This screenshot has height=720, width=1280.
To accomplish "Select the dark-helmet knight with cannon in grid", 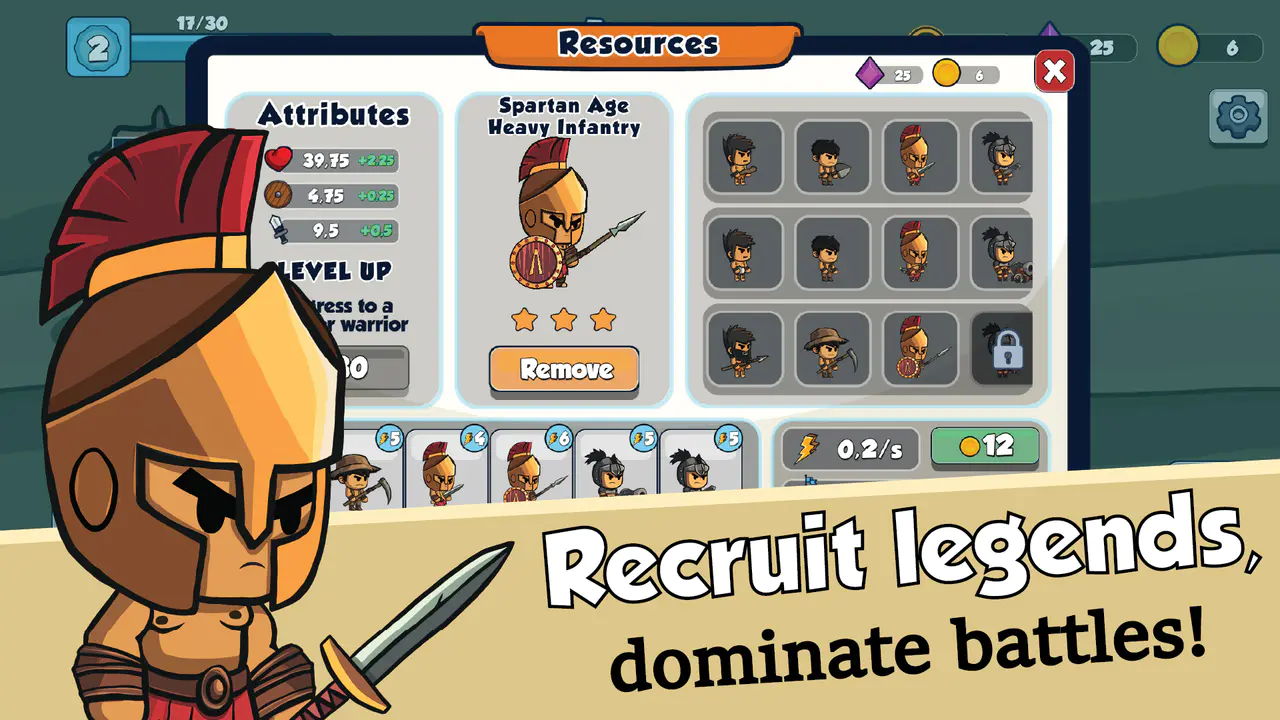I will pyautogui.click(x=1002, y=252).
